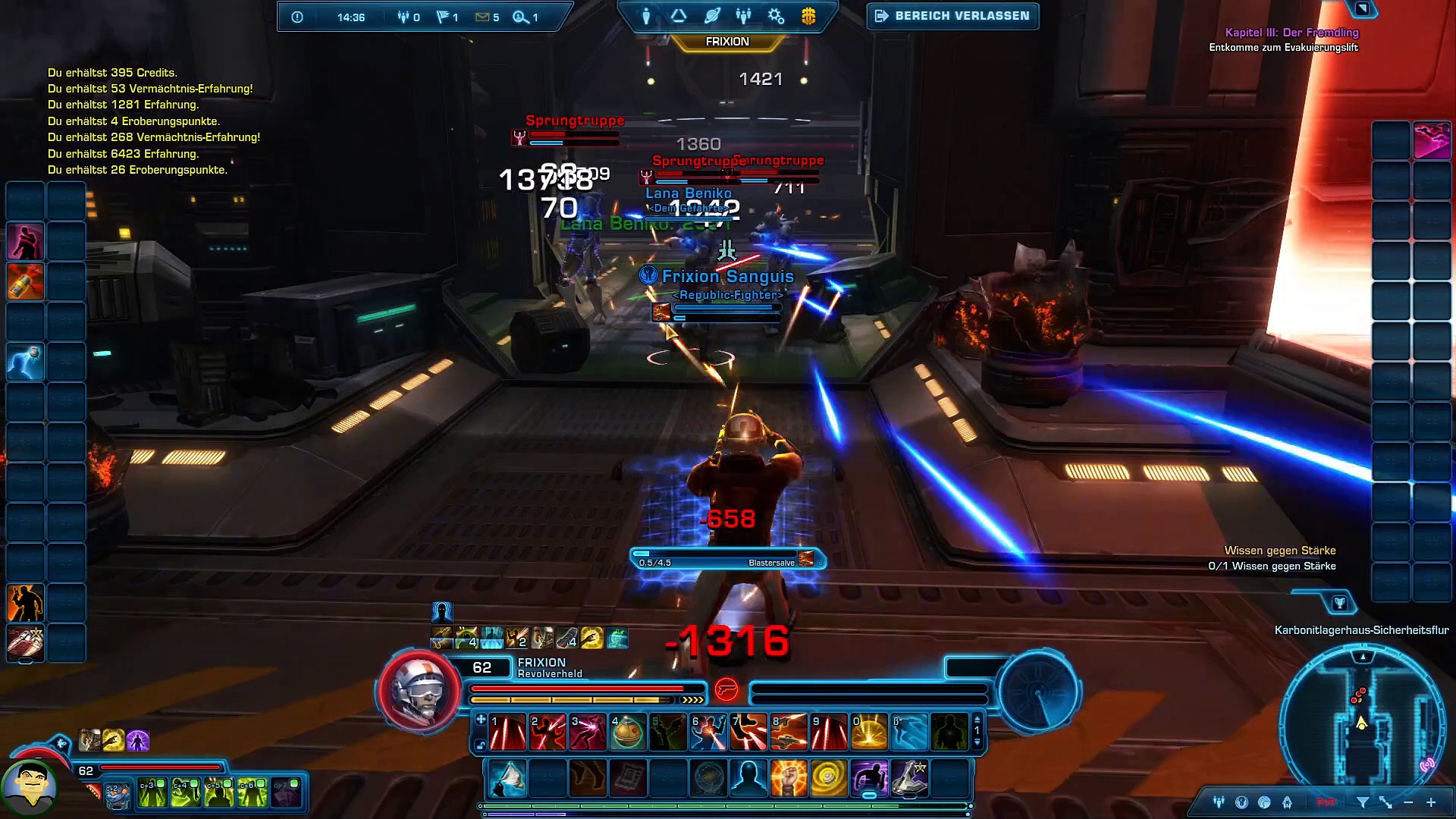Viewport: 1456px width, 819px height.
Task: Zoom out the minimap with the minus button
Action: coord(1408,802)
